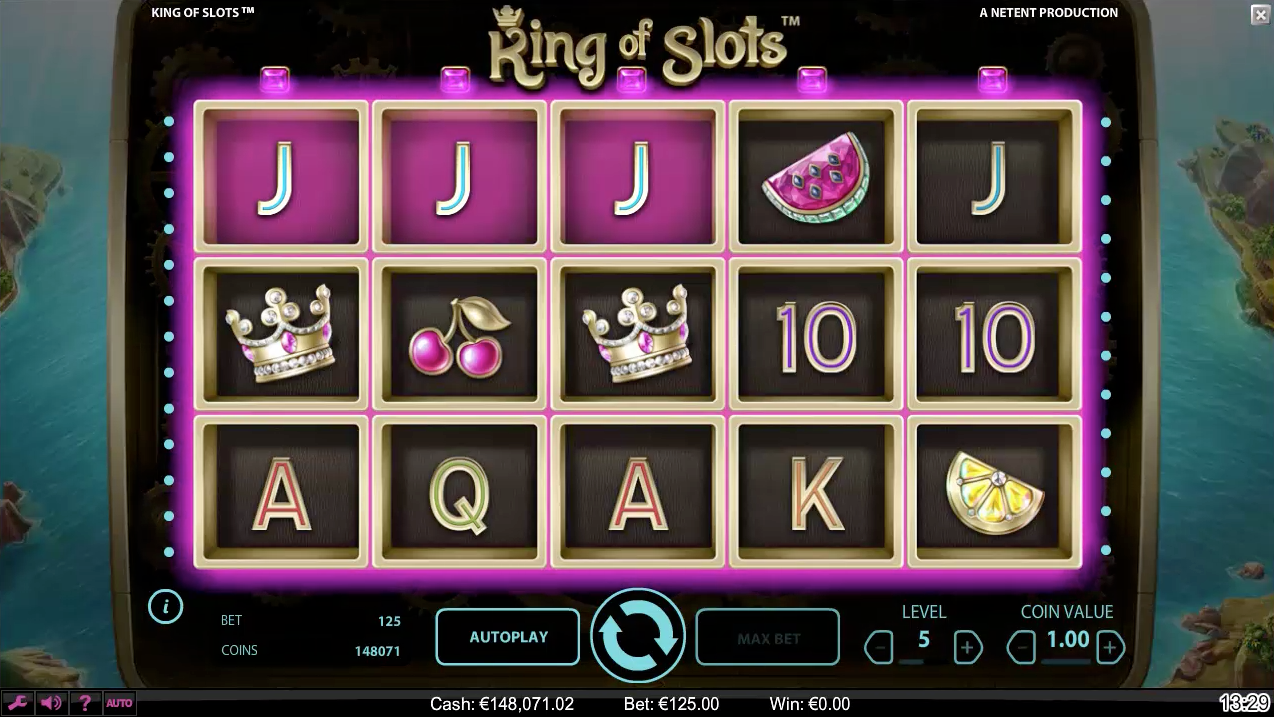Raise the coin value
Screen dimensions: 1274x717
pyautogui.click(x=1110, y=648)
